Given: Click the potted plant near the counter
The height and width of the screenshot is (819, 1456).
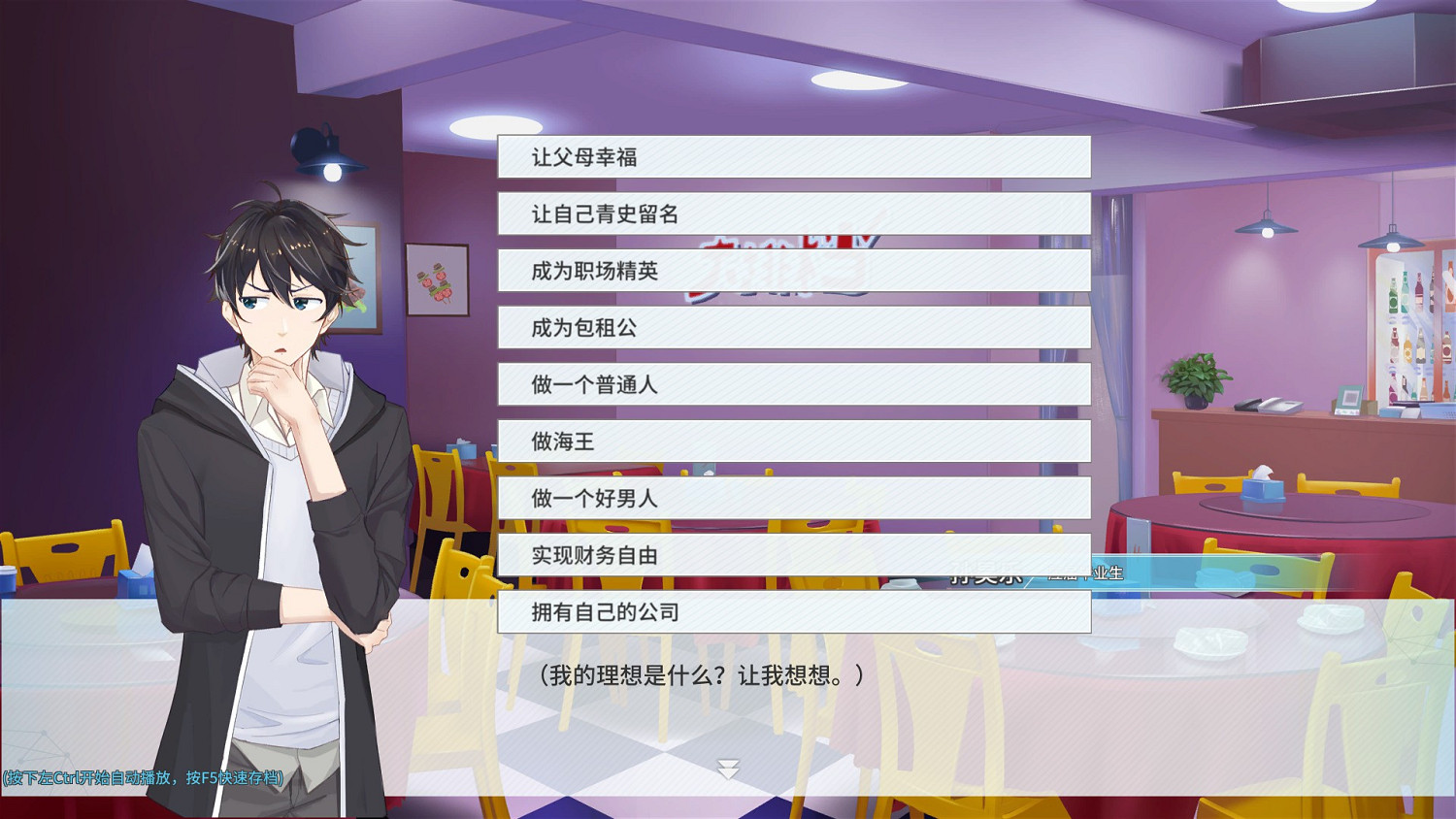Looking at the screenshot, I should [x=1196, y=379].
